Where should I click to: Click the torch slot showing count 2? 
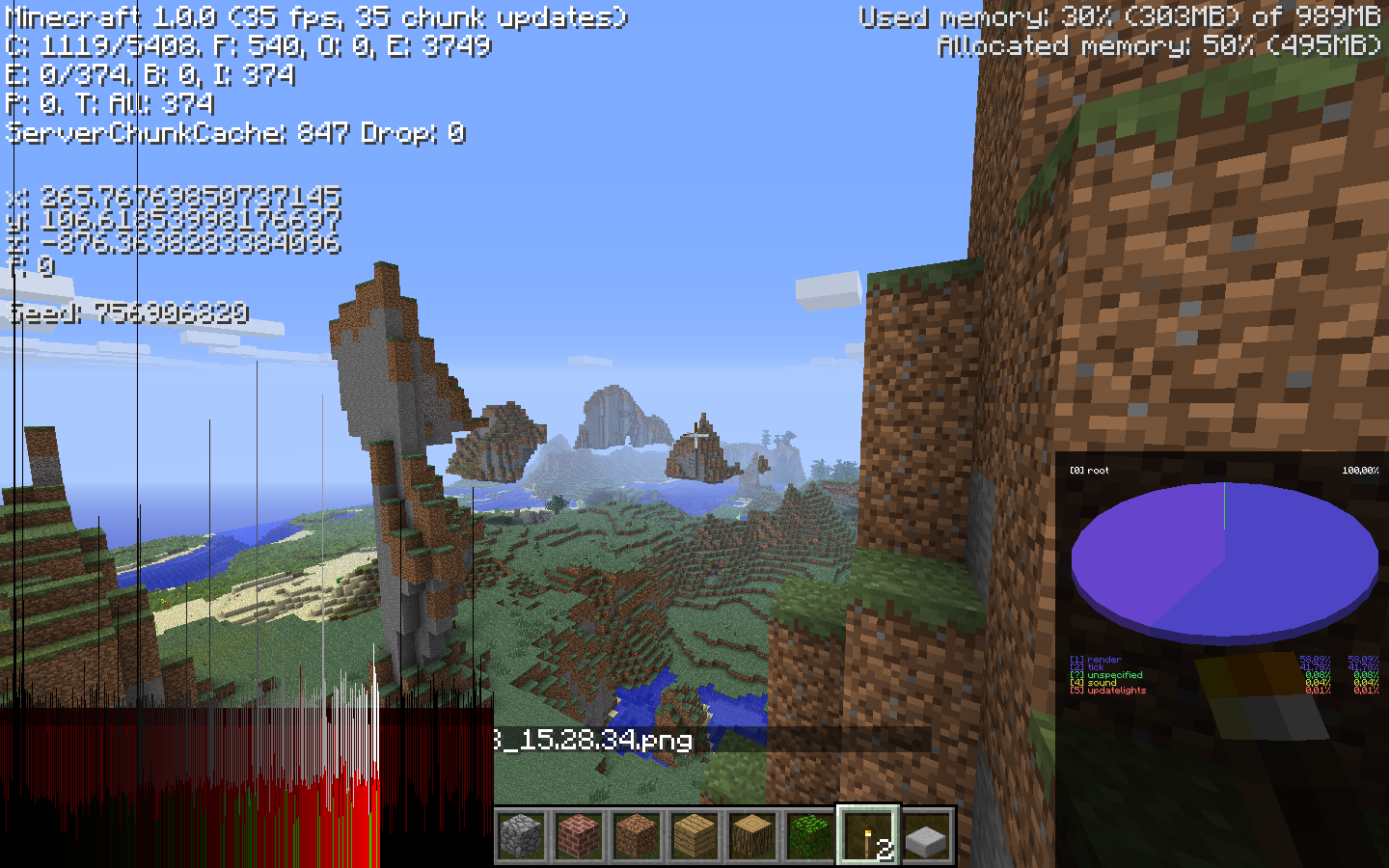(869, 835)
